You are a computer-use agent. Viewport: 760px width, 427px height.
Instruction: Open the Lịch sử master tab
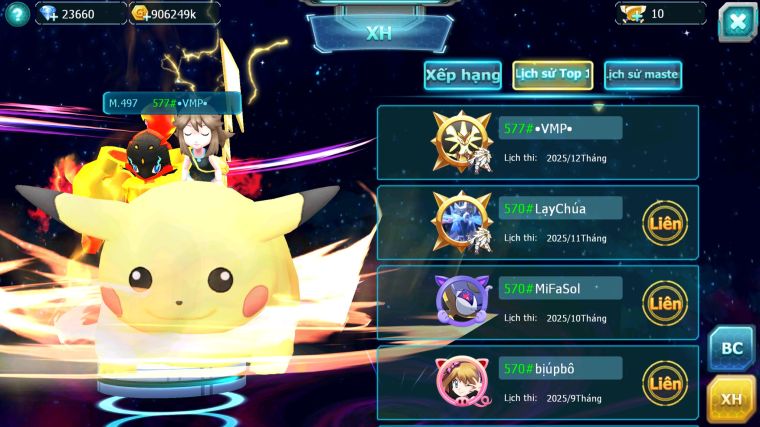642,75
